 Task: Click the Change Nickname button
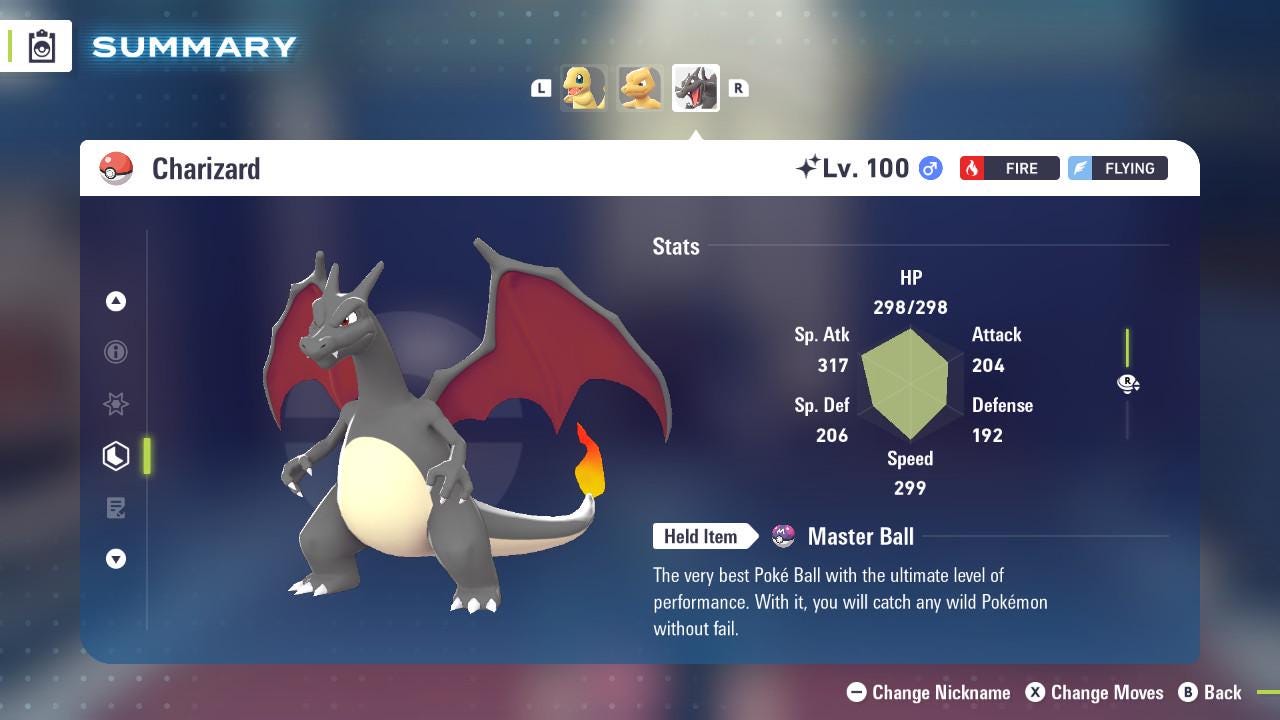(930, 692)
